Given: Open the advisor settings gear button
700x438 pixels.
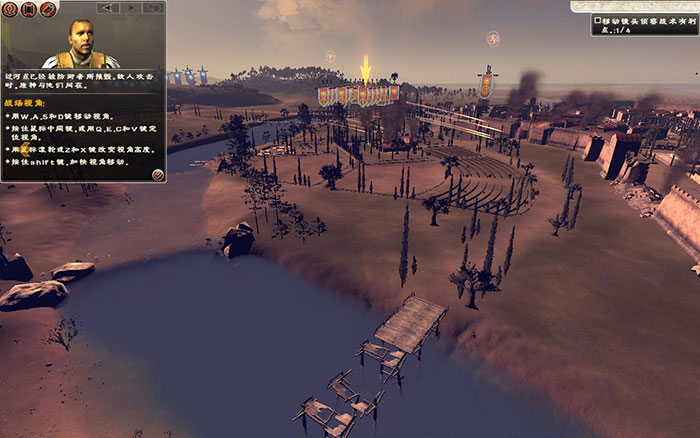Looking at the screenshot, I should (156, 8).
